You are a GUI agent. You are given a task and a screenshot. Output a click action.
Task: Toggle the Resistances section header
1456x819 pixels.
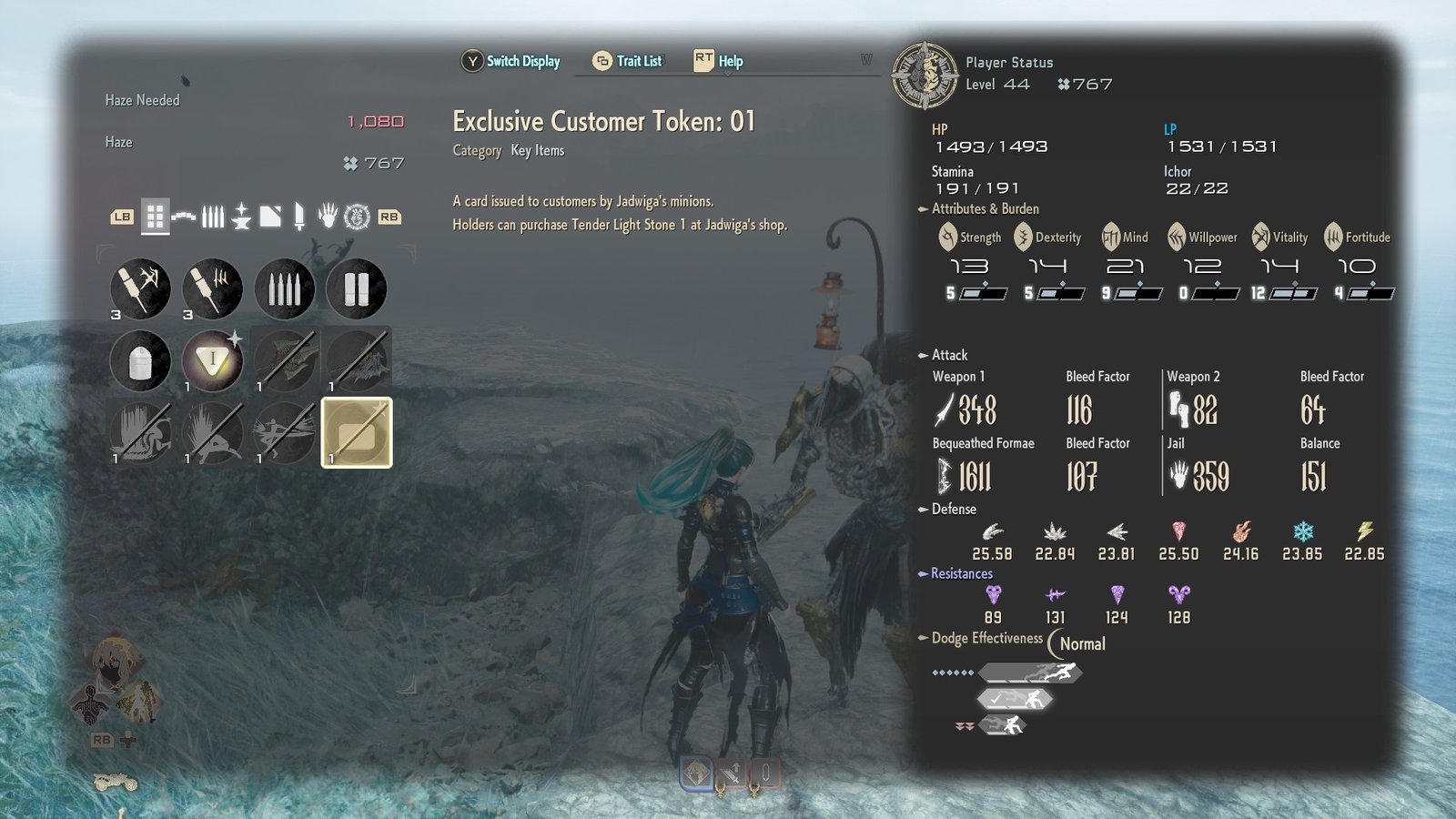coord(961,573)
